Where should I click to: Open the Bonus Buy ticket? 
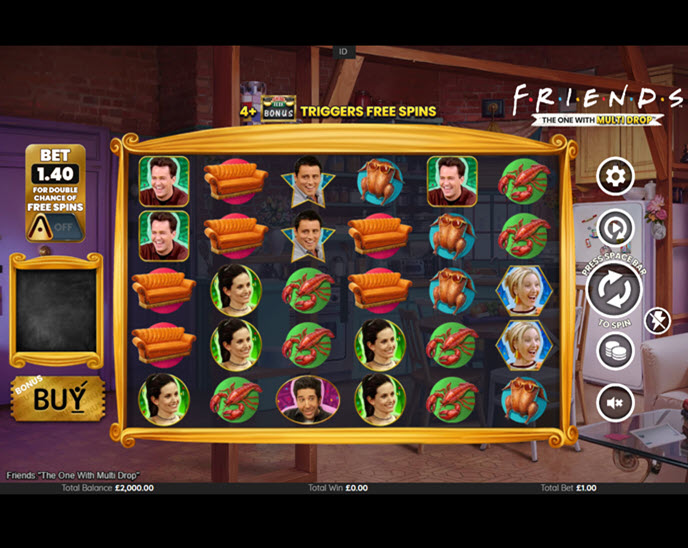point(57,399)
